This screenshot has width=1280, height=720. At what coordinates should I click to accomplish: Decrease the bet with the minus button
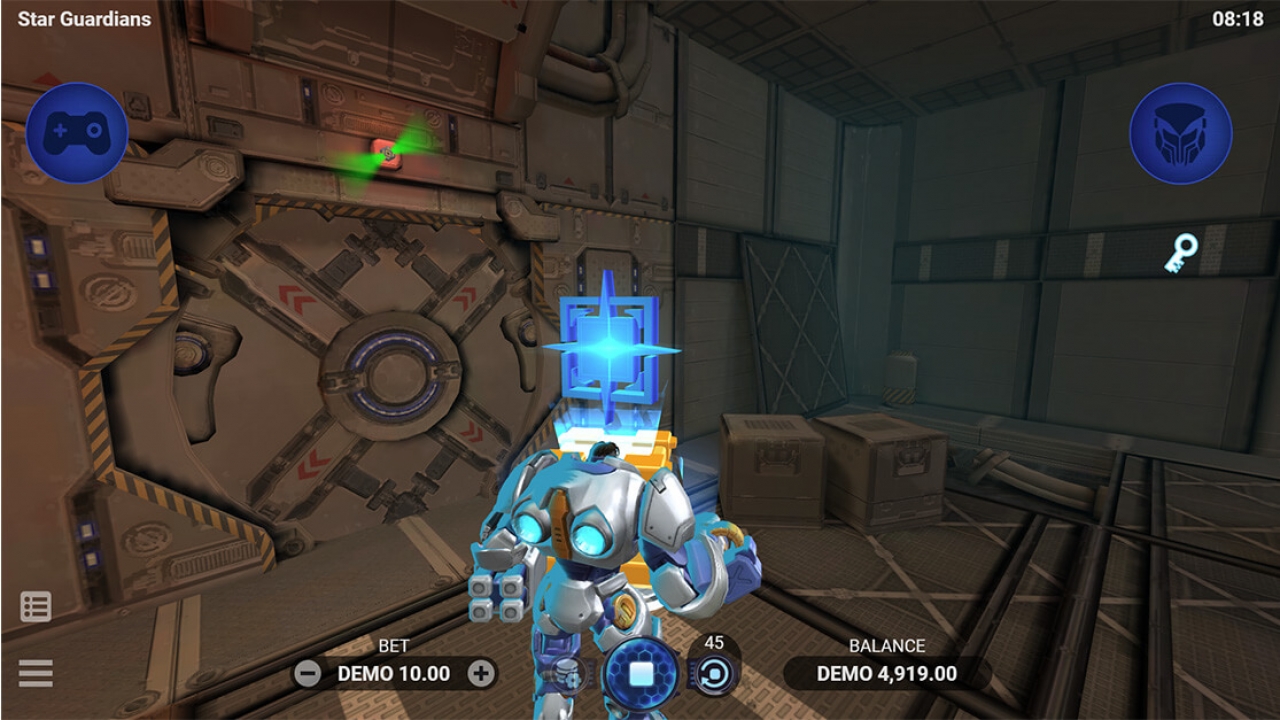(x=308, y=673)
